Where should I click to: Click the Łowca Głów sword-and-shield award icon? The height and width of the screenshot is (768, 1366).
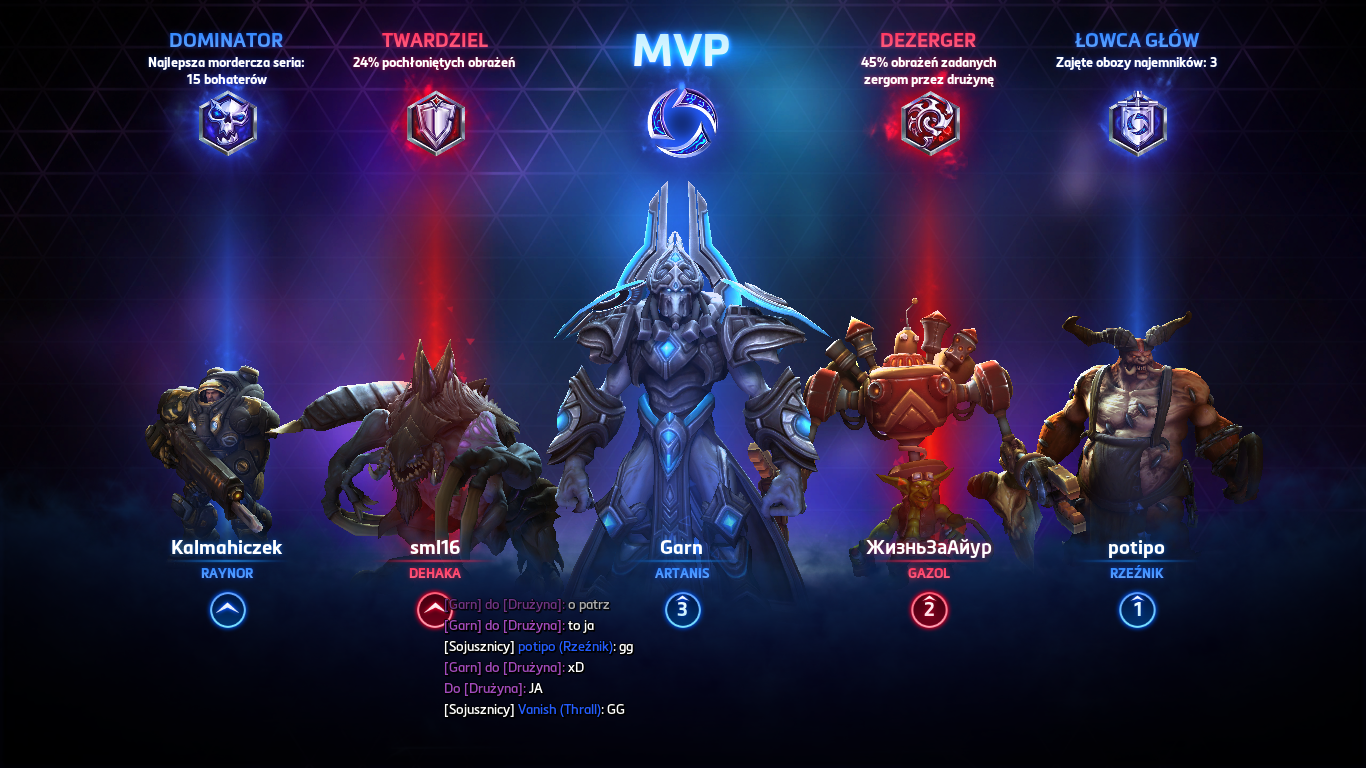(x=1136, y=121)
